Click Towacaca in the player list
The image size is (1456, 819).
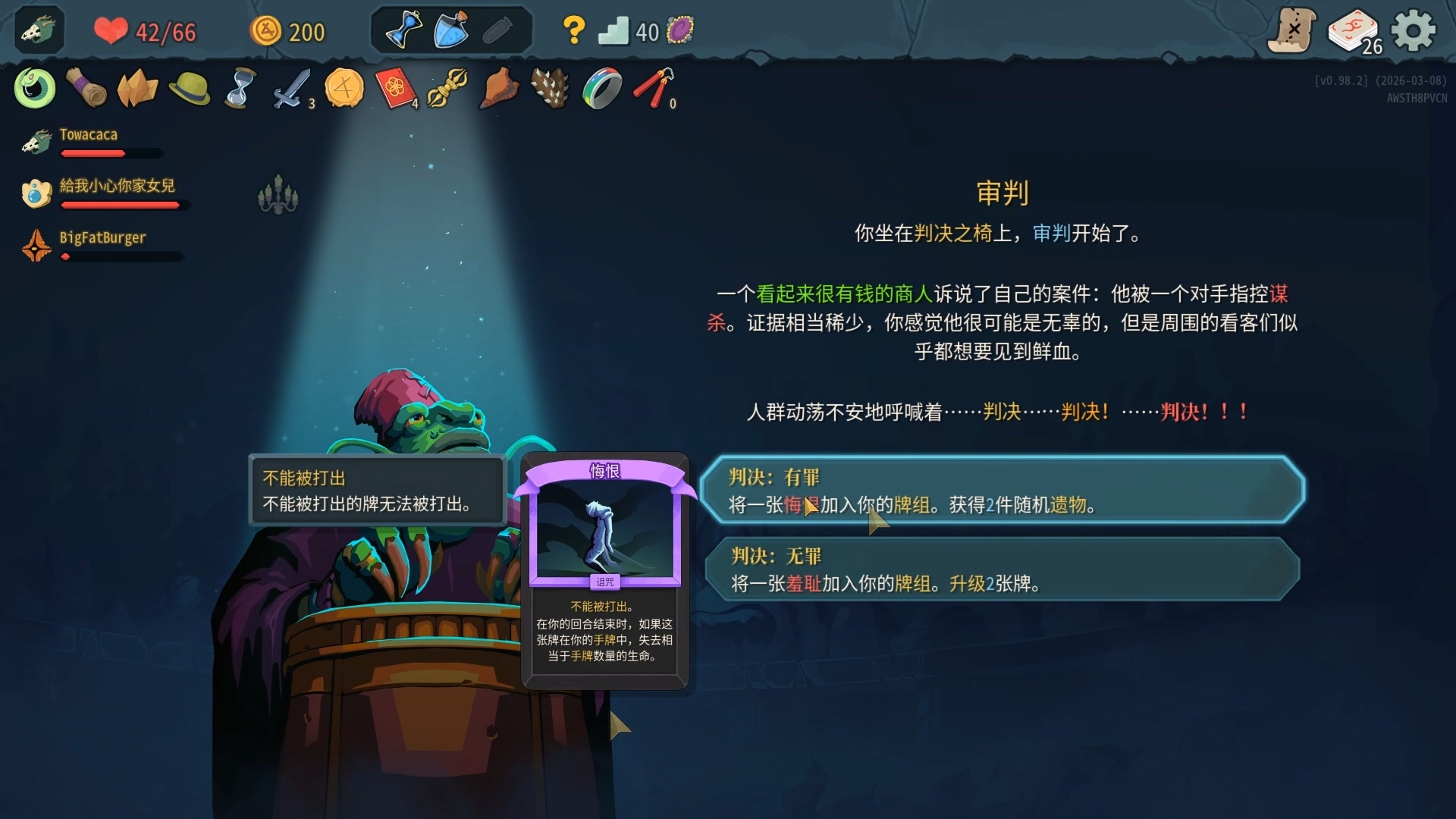coord(89,134)
